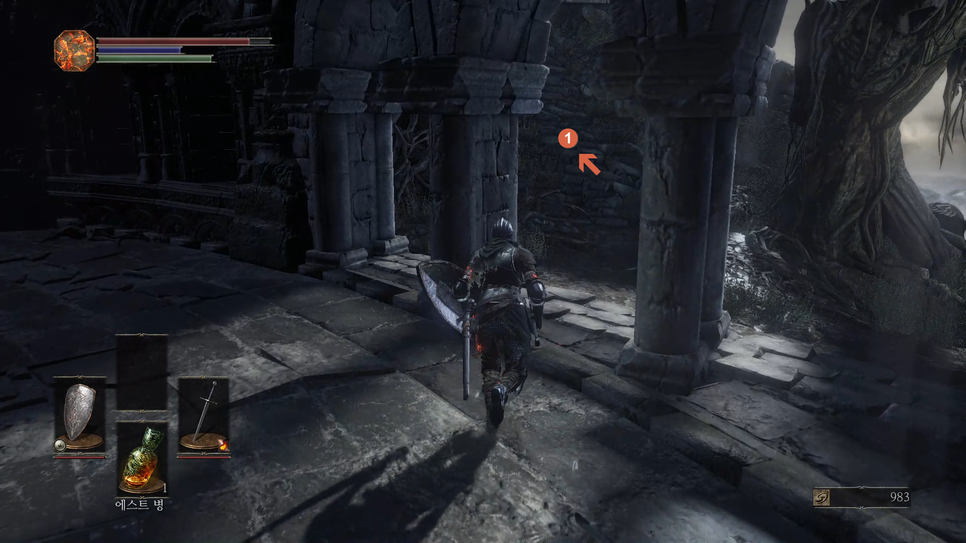The image size is (966, 543).
Task: Select the left-hand shield slot
Action: [79, 415]
